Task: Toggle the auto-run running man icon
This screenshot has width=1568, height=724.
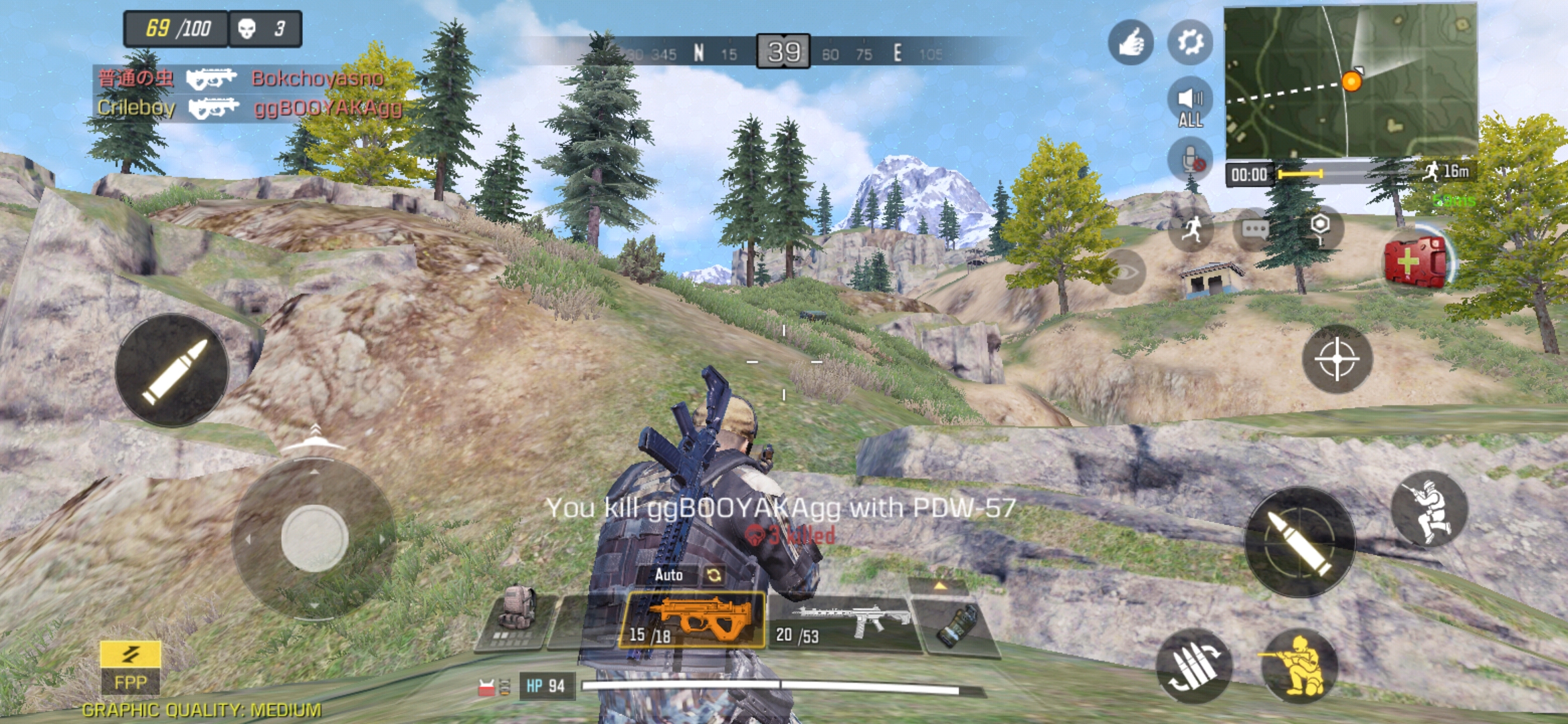Action: 1191,230
